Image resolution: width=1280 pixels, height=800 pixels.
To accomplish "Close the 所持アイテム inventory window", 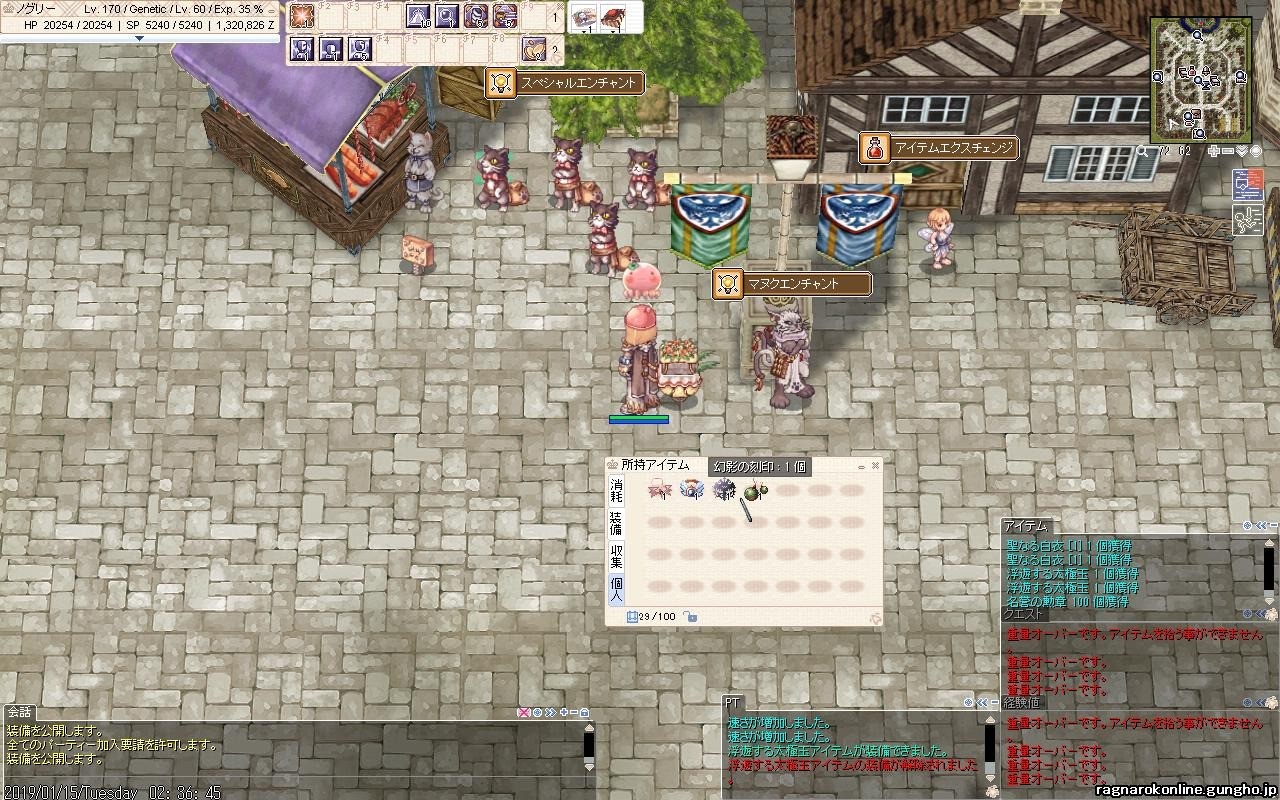I will (876, 465).
